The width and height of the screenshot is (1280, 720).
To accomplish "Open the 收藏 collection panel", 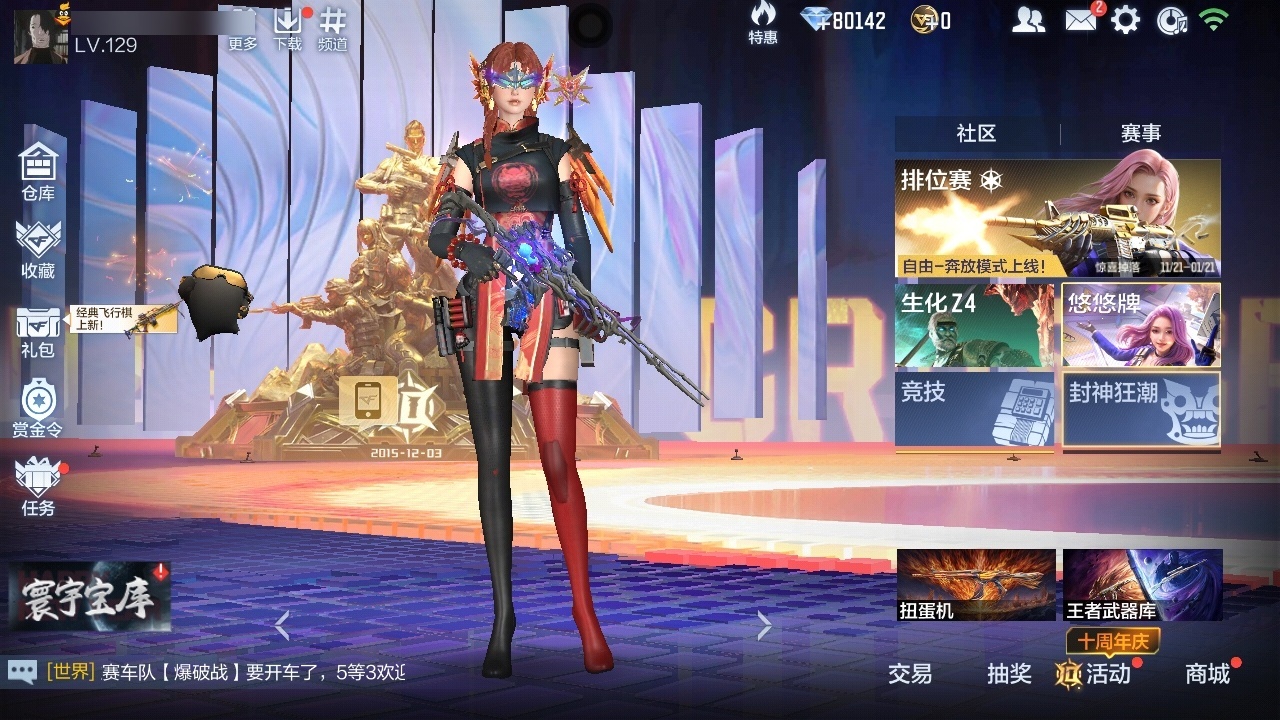I will coord(37,245).
